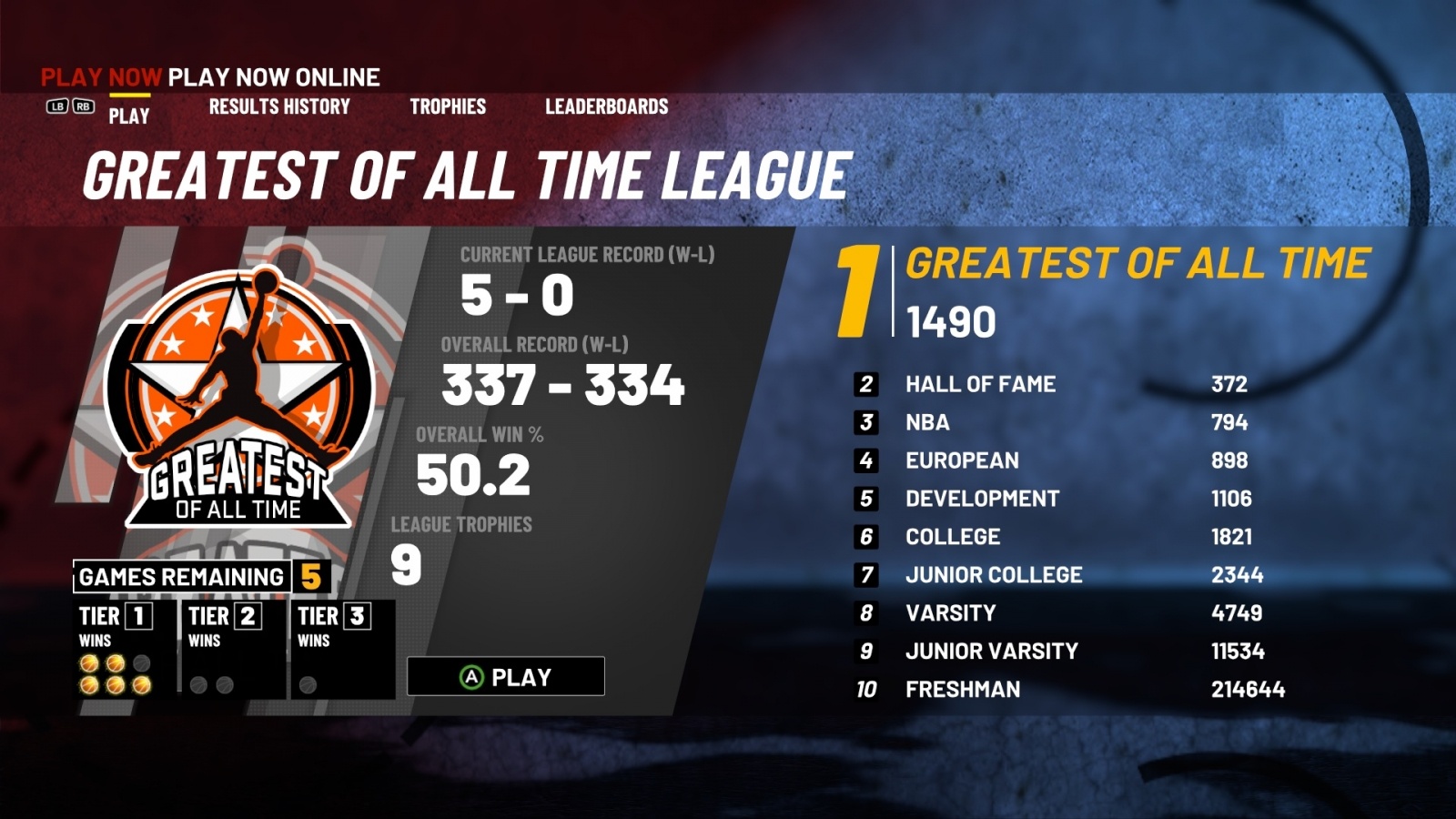This screenshot has width=1456, height=819.
Task: Click the Tier 2 wins panel
Action: coord(234,649)
